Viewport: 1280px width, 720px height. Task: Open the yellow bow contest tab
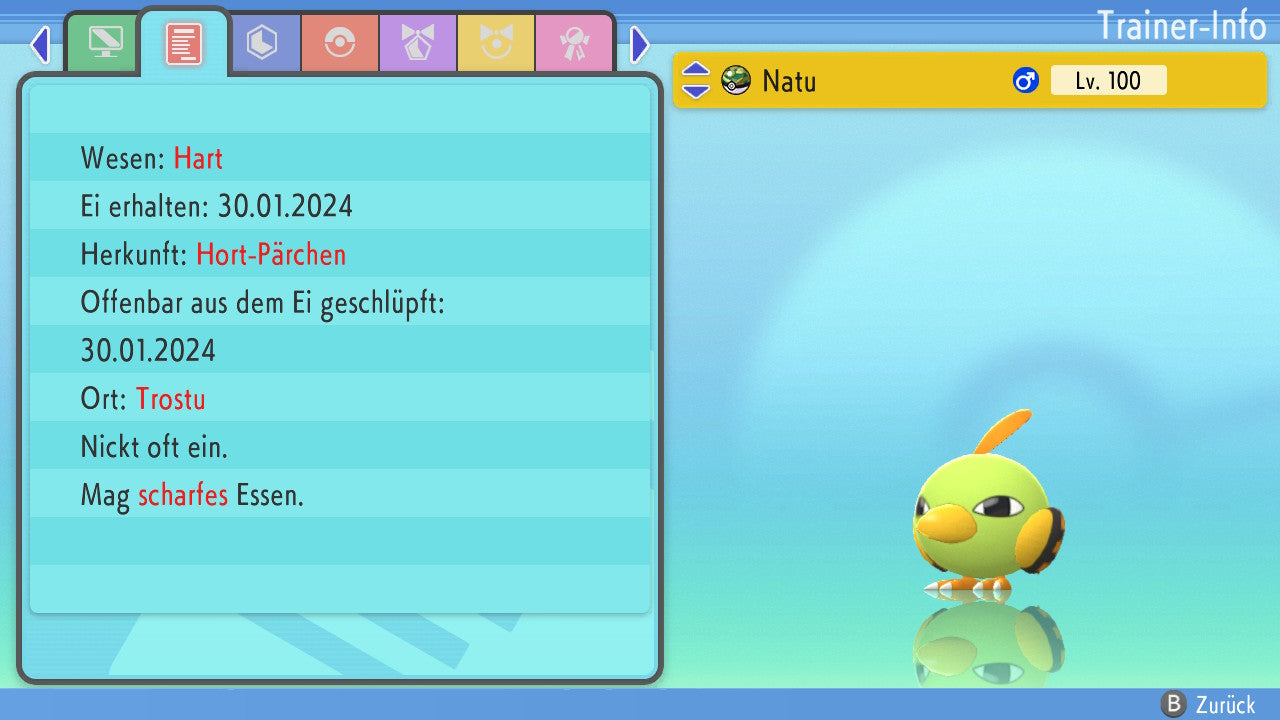click(x=496, y=43)
